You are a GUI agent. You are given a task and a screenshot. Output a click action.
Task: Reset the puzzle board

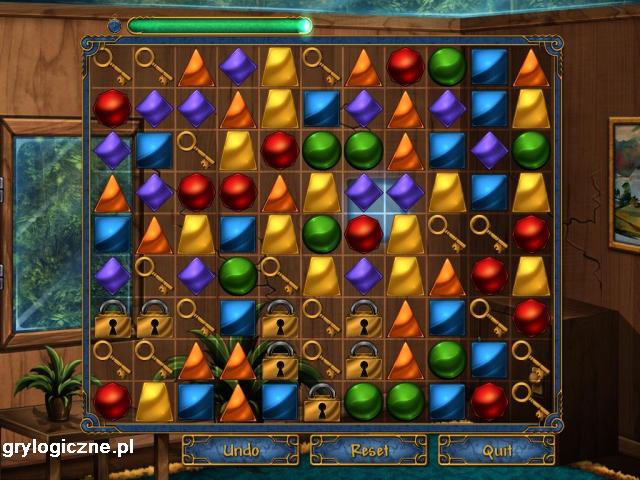(369, 450)
